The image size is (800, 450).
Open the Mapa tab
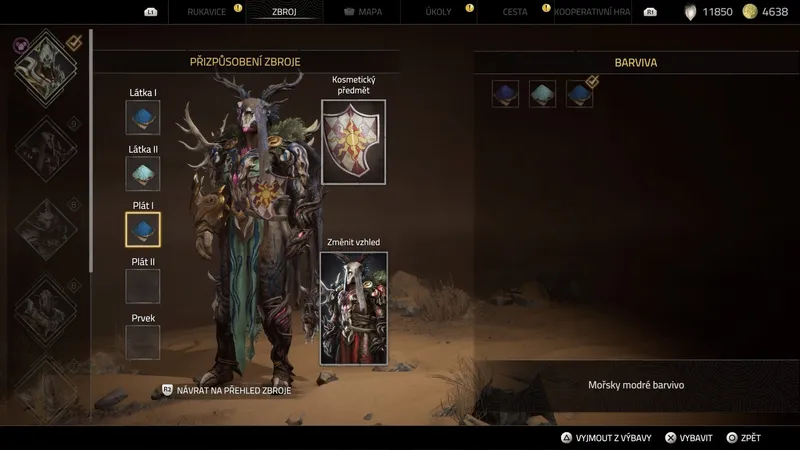[365, 12]
